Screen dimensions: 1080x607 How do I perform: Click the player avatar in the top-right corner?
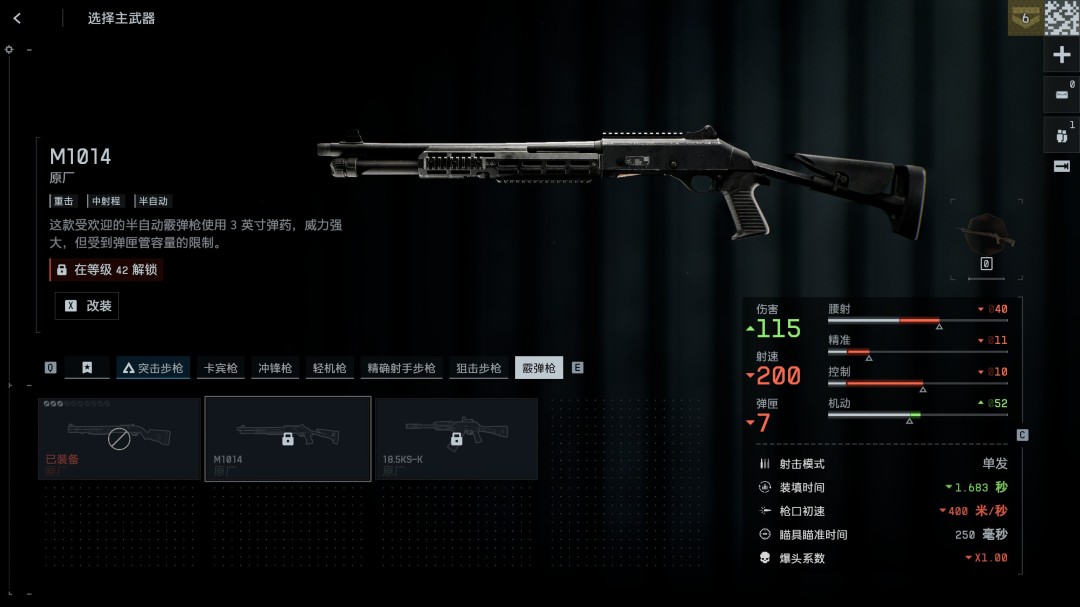(x=1062, y=18)
